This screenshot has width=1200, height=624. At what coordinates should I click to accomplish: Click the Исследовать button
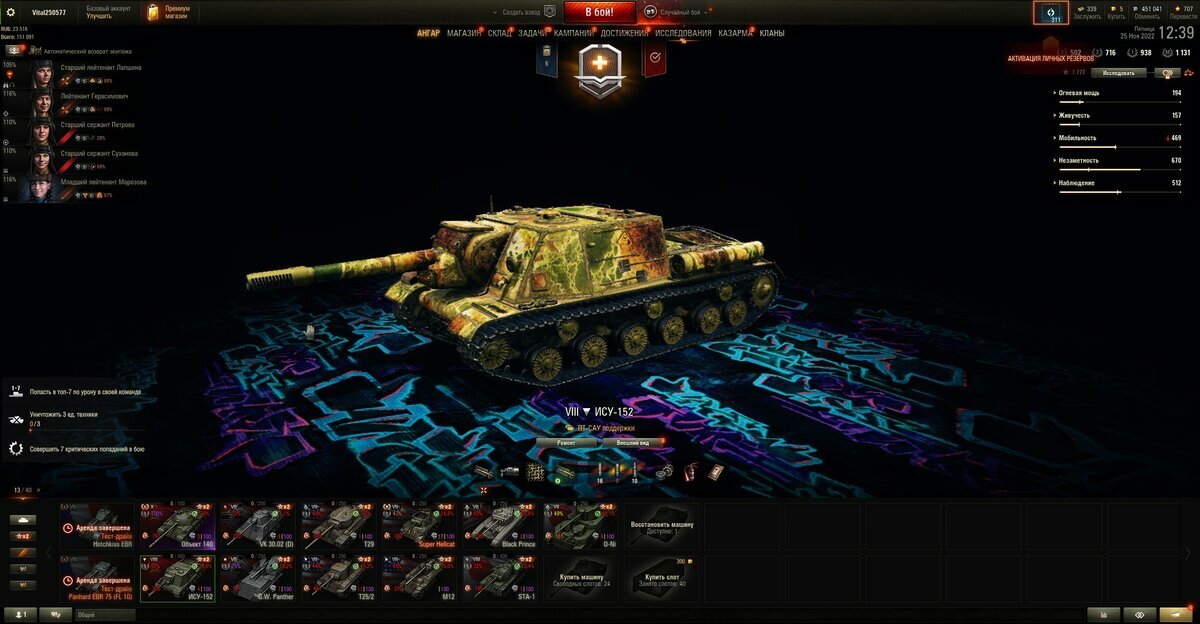pyautogui.click(x=1118, y=73)
